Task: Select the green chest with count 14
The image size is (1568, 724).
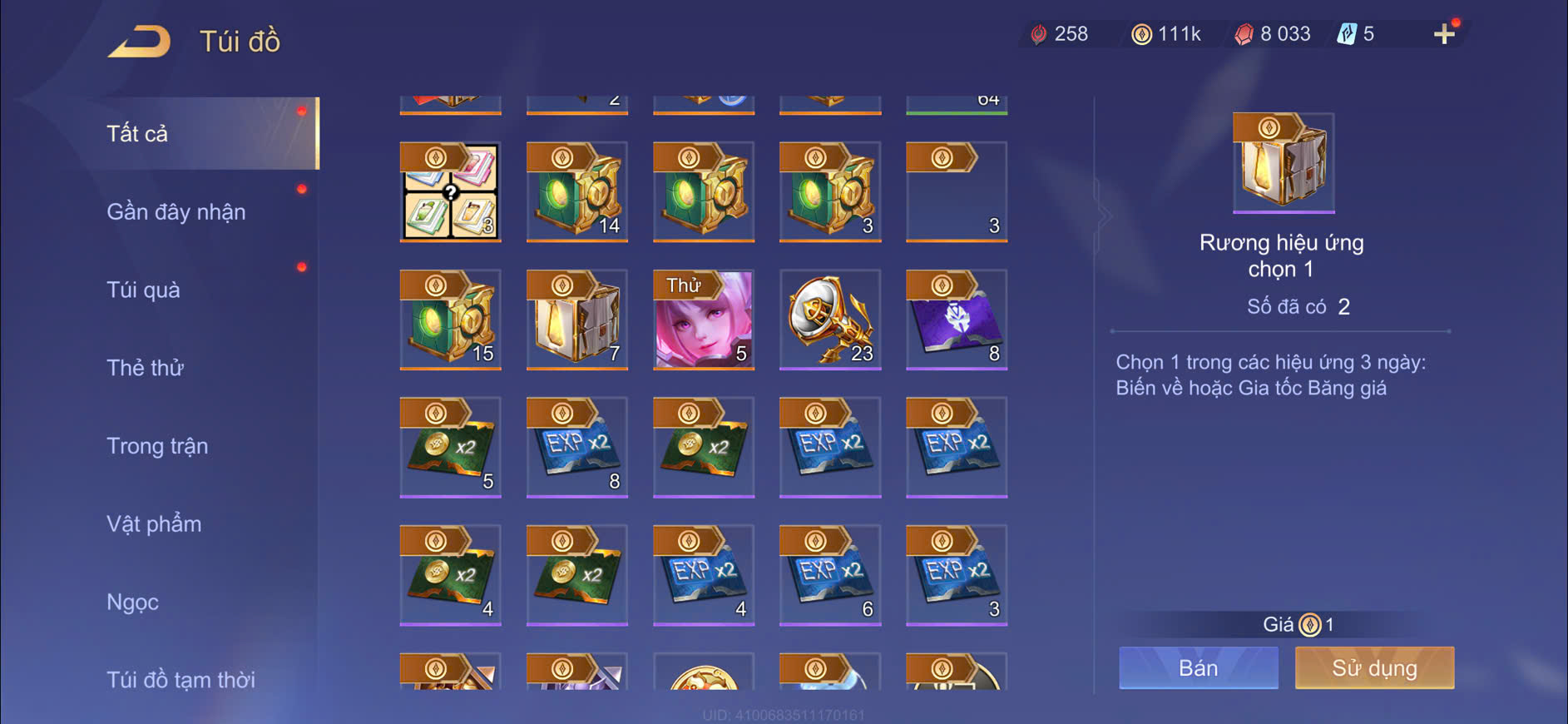Action: pyautogui.click(x=577, y=192)
